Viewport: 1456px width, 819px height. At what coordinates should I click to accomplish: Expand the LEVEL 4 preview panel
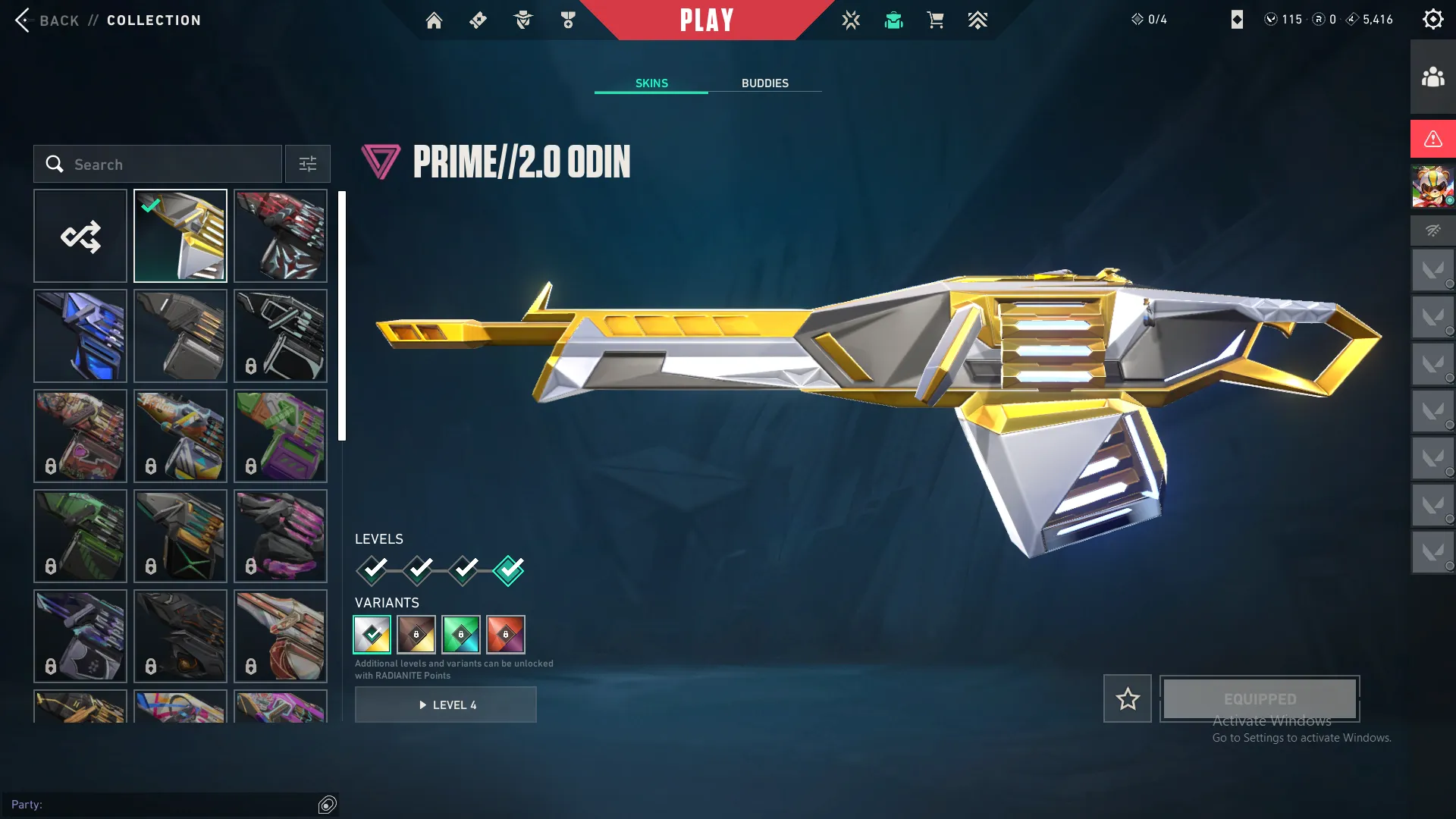tap(446, 704)
